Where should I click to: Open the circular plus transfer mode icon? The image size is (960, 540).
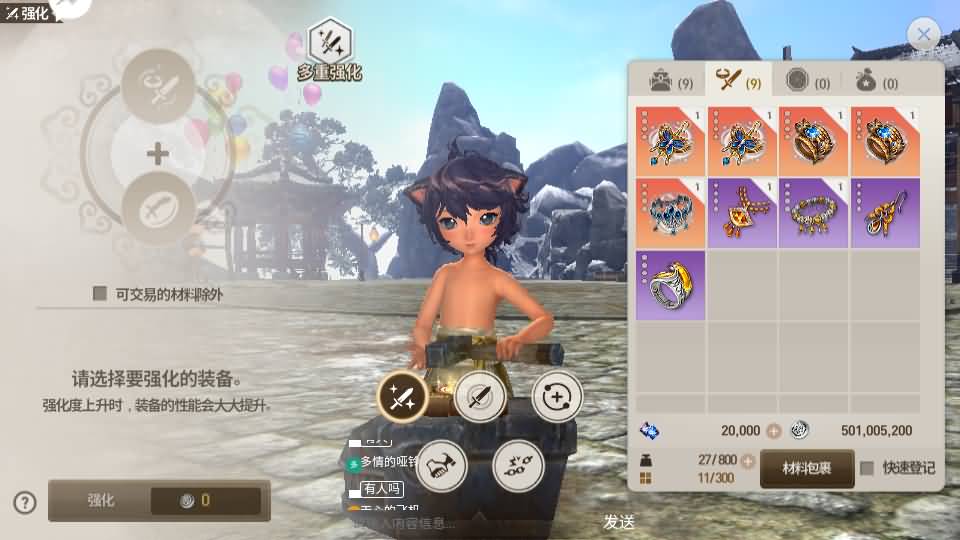pyautogui.click(x=557, y=398)
